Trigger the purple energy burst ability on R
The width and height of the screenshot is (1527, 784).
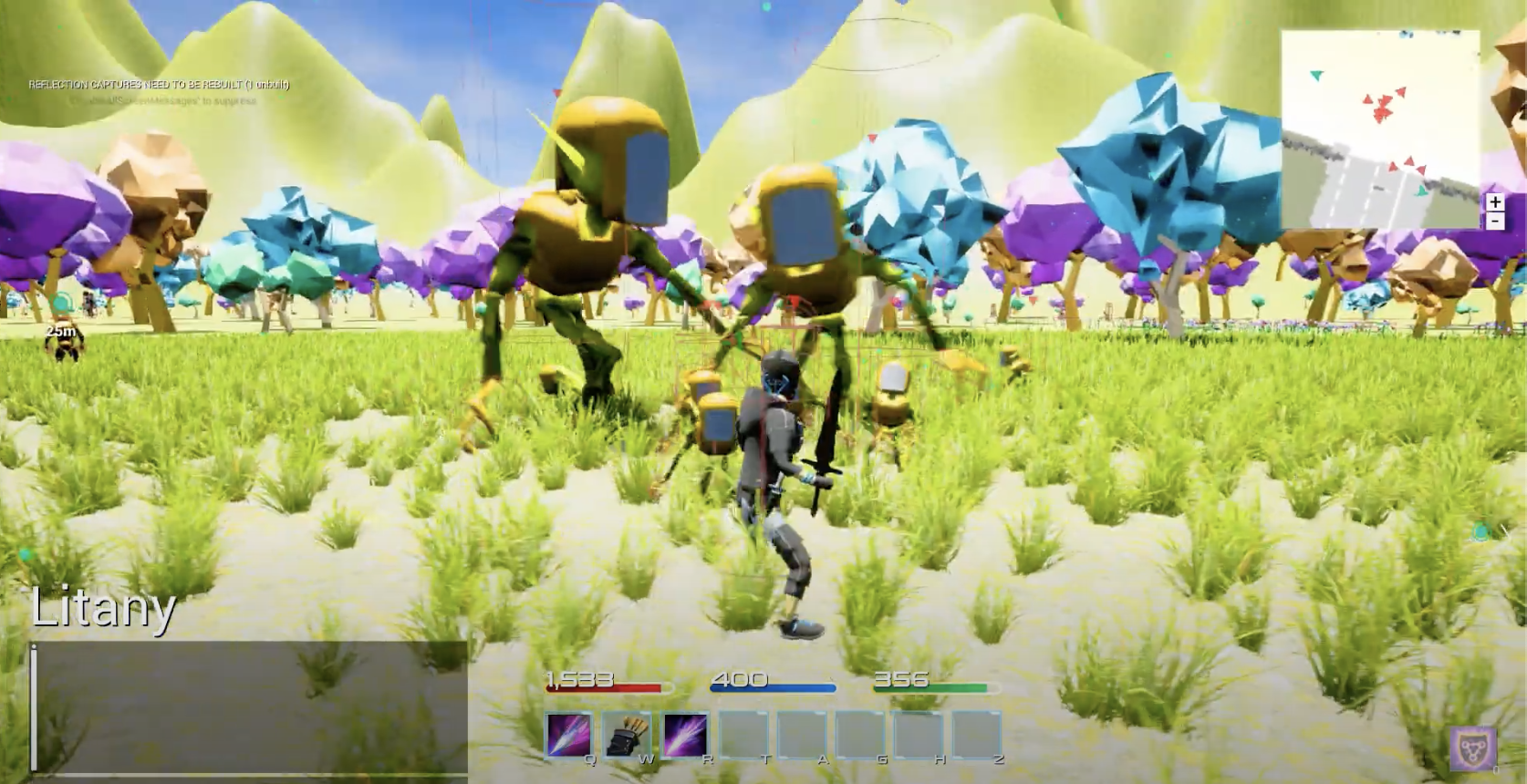(685, 735)
